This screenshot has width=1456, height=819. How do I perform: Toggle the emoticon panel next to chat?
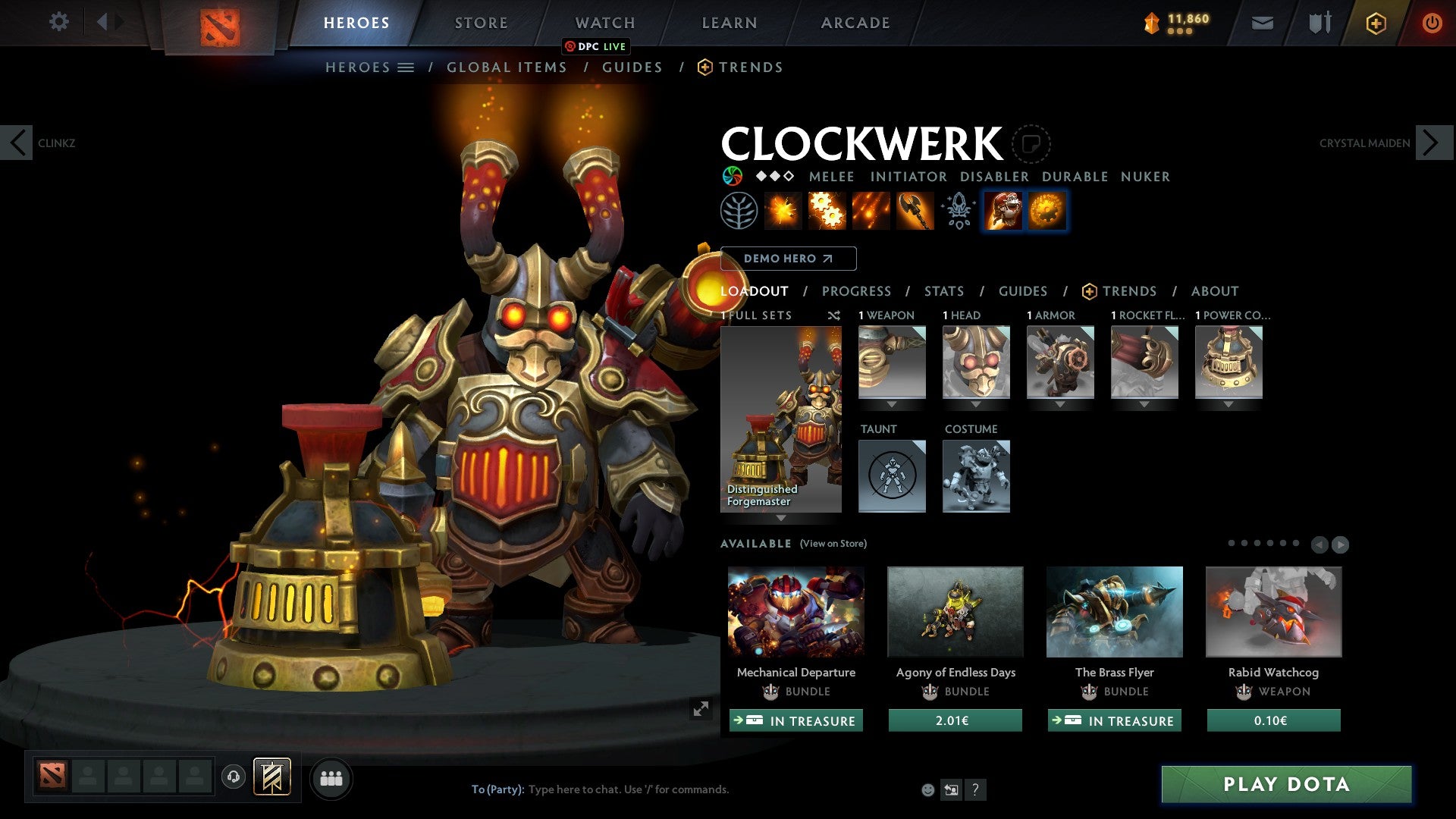pyautogui.click(x=927, y=789)
